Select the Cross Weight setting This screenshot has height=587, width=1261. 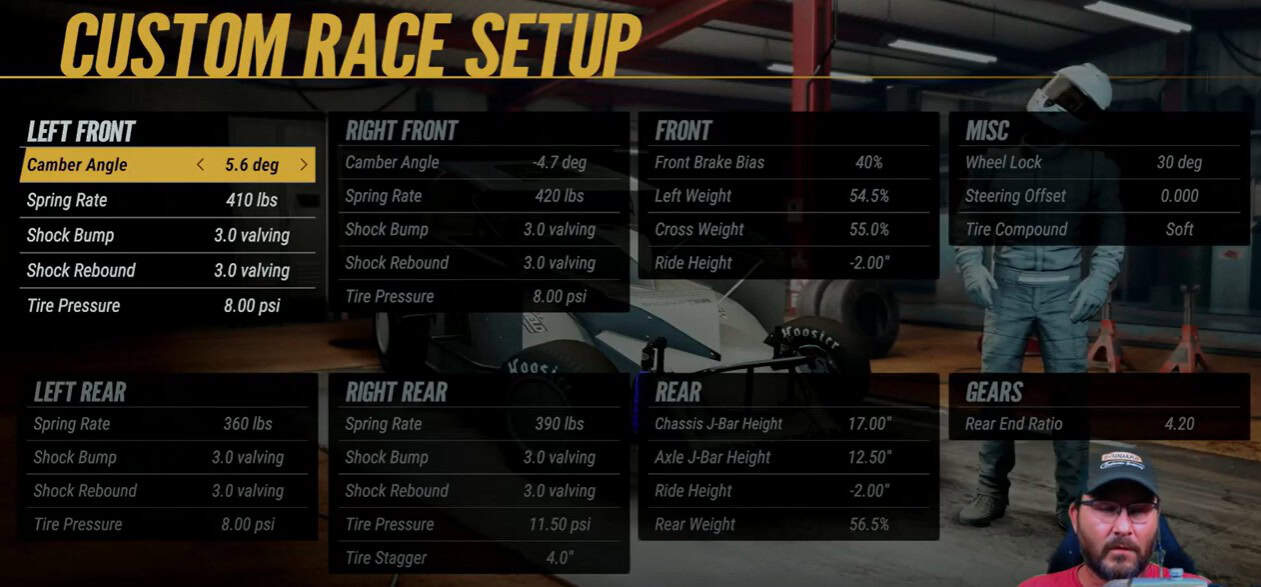pyautogui.click(x=787, y=229)
